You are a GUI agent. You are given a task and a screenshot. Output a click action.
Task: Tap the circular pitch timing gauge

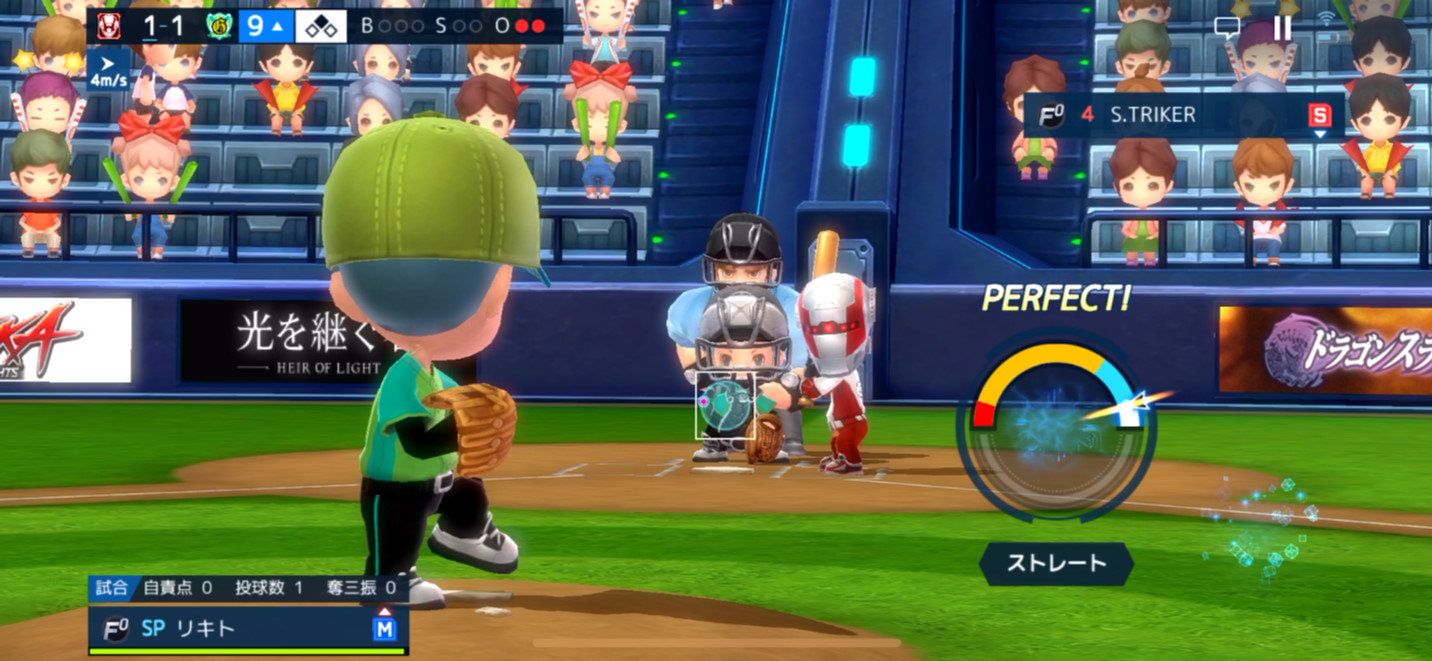[x=1056, y=430]
